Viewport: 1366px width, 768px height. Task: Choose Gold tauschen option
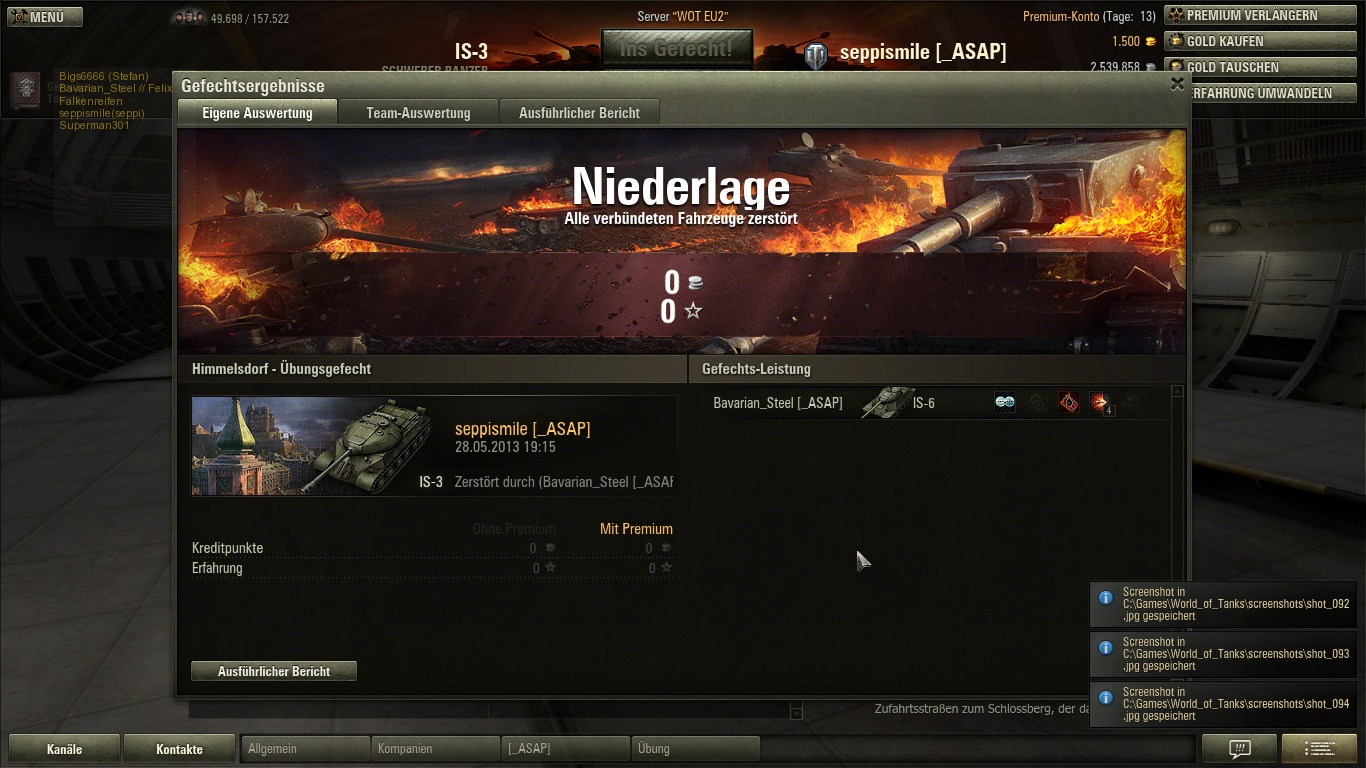1260,67
